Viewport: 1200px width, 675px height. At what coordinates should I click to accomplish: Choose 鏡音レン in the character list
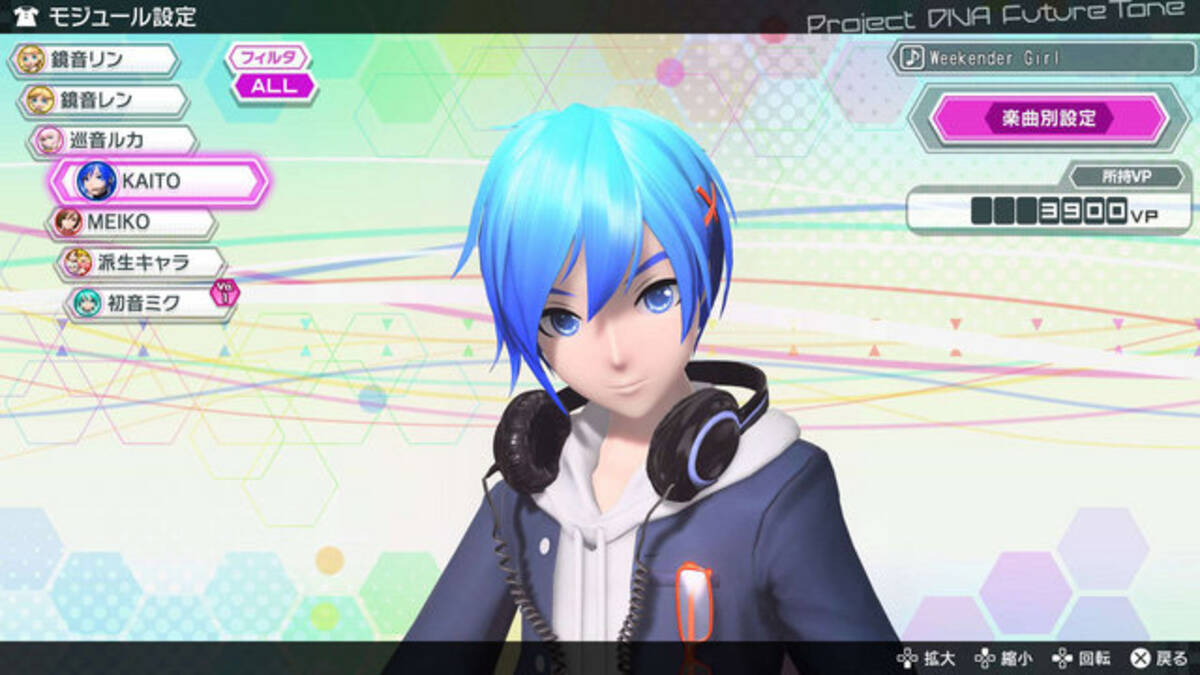pyautogui.click(x=102, y=101)
